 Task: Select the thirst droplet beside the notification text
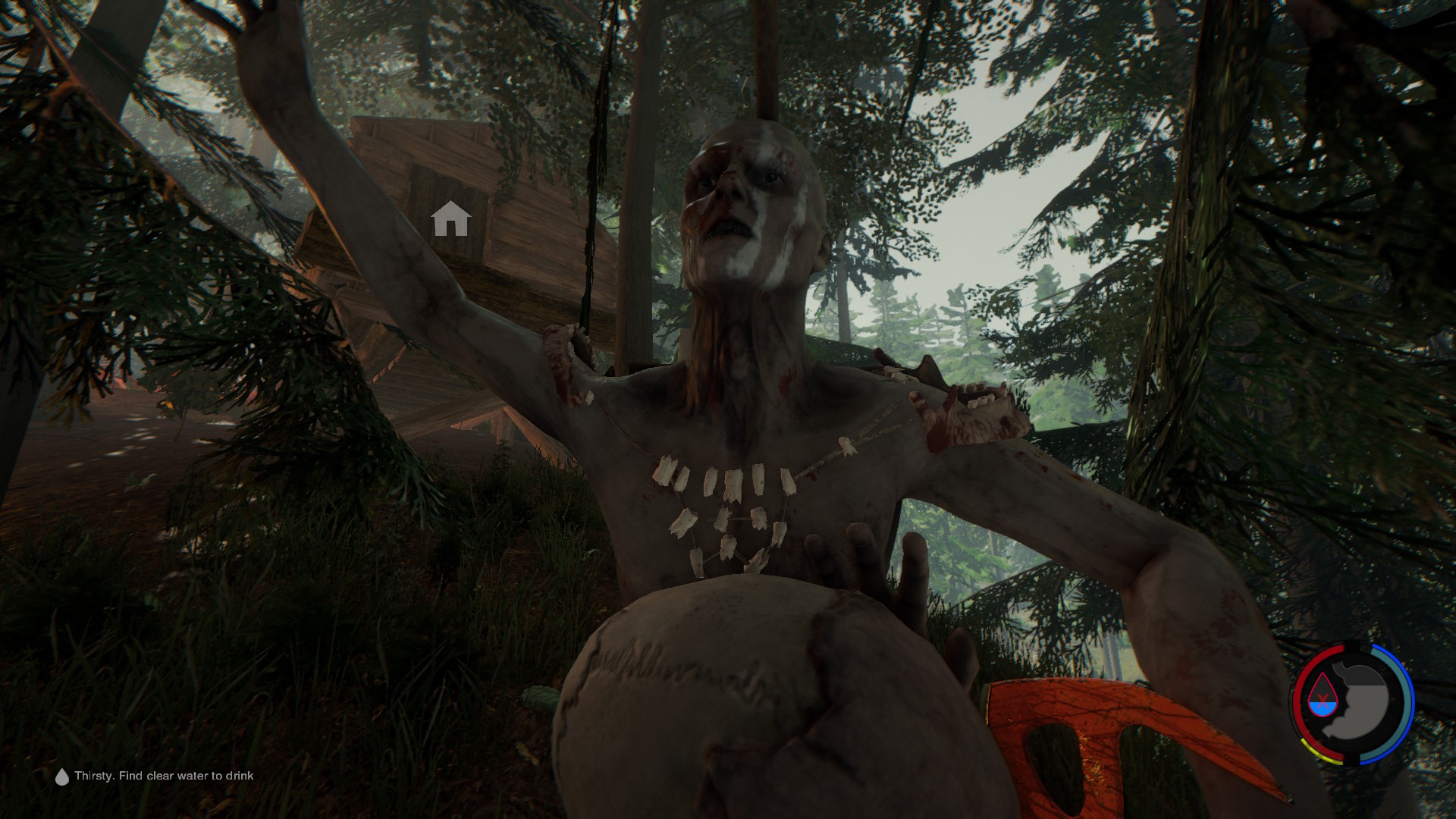coord(61,776)
